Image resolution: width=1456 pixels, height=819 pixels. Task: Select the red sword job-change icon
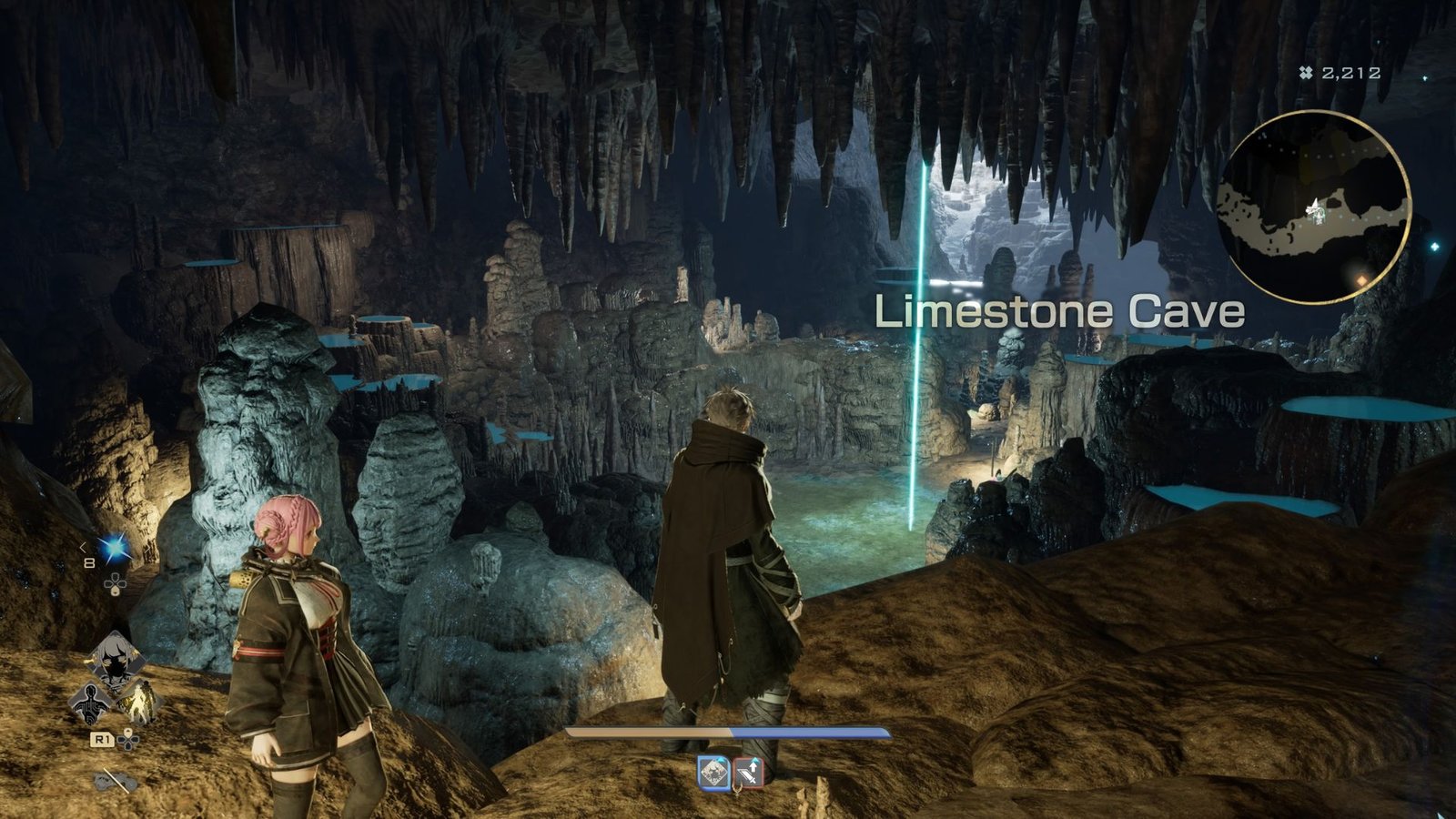[750, 772]
